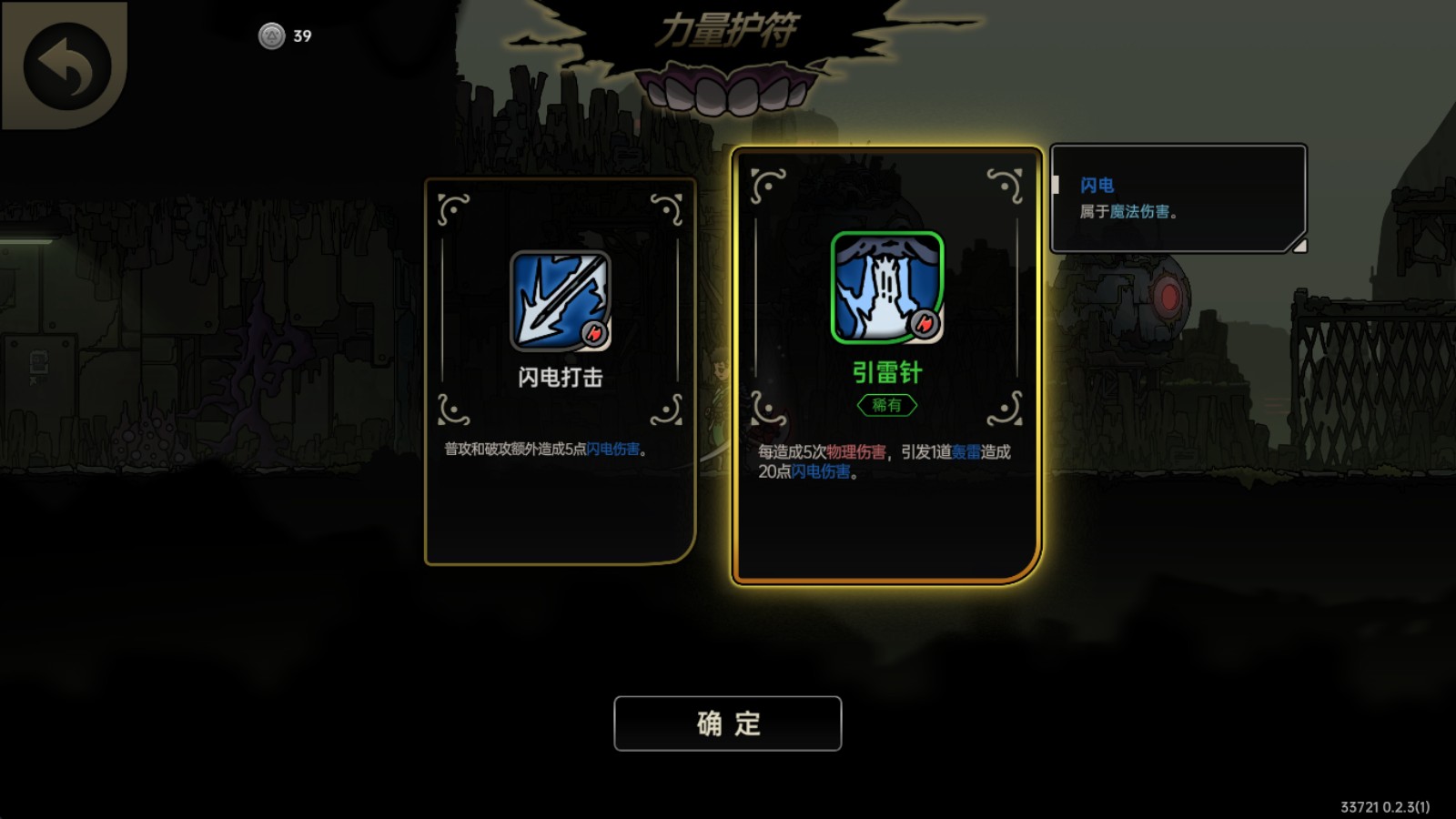The height and width of the screenshot is (819, 1456).
Task: Click the 稀有 rarity banner on the 引雷针 card
Action: 887,407
